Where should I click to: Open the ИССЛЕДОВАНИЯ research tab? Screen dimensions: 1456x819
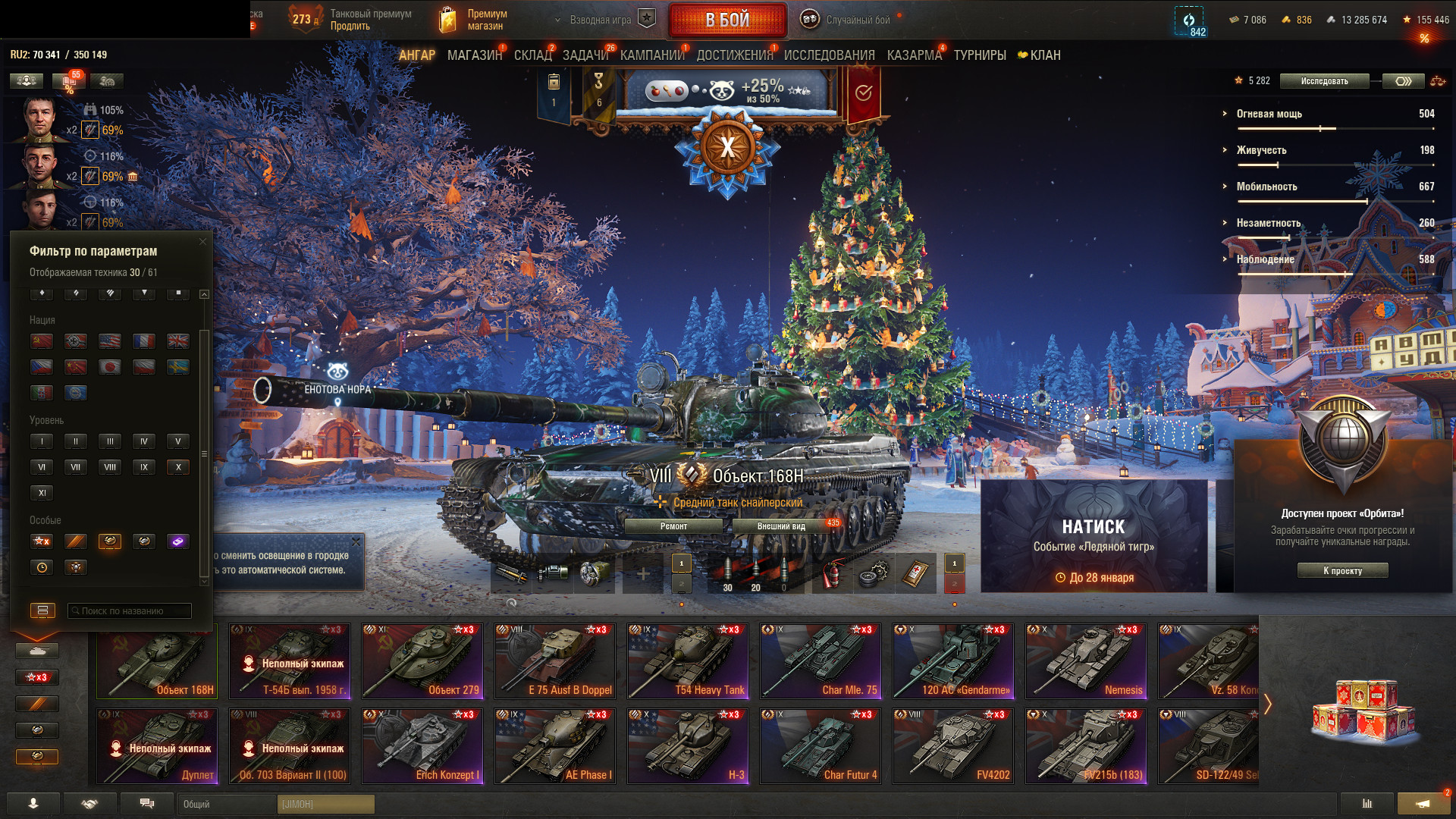click(829, 55)
